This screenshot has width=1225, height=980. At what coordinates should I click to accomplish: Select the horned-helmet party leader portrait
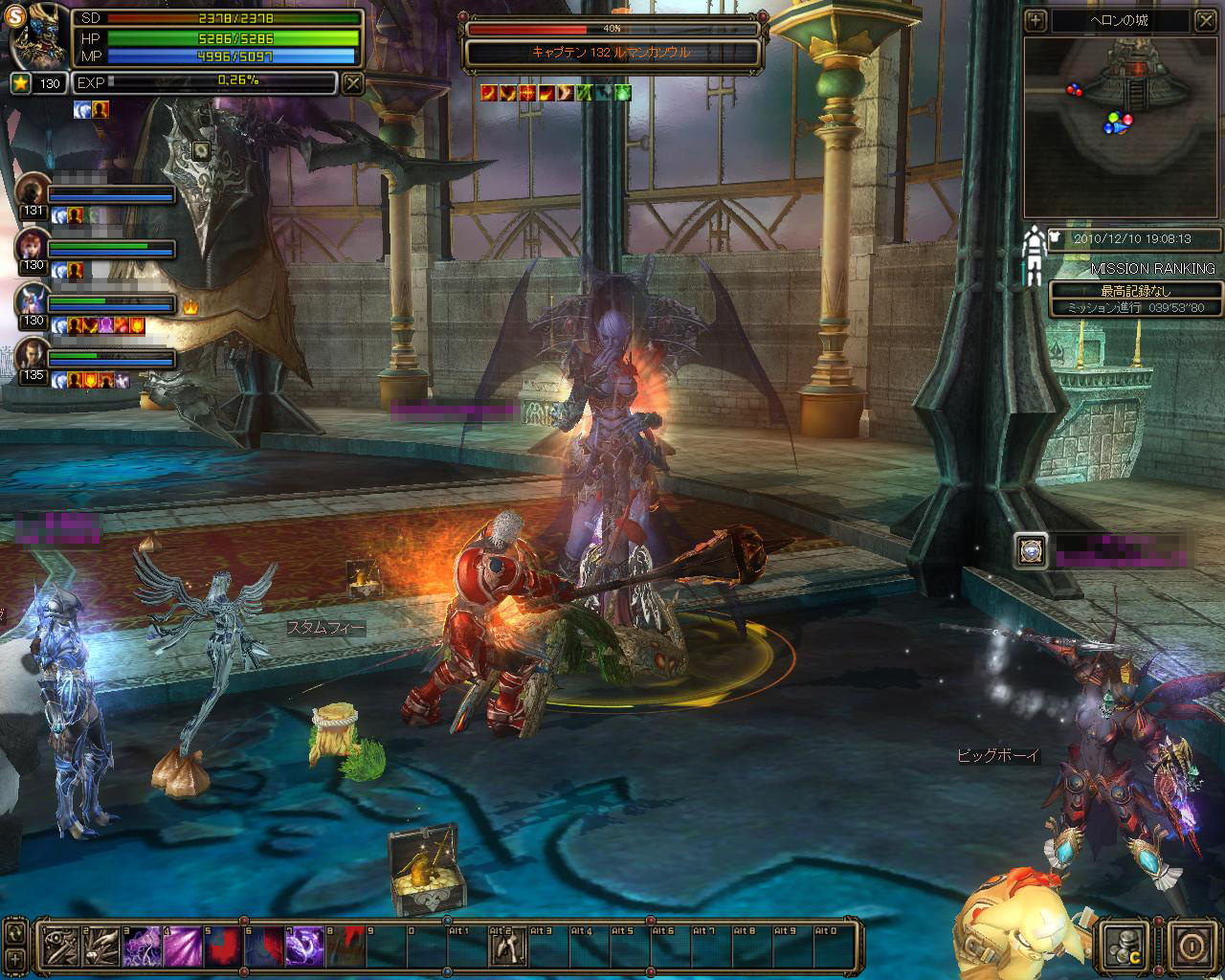(x=32, y=300)
